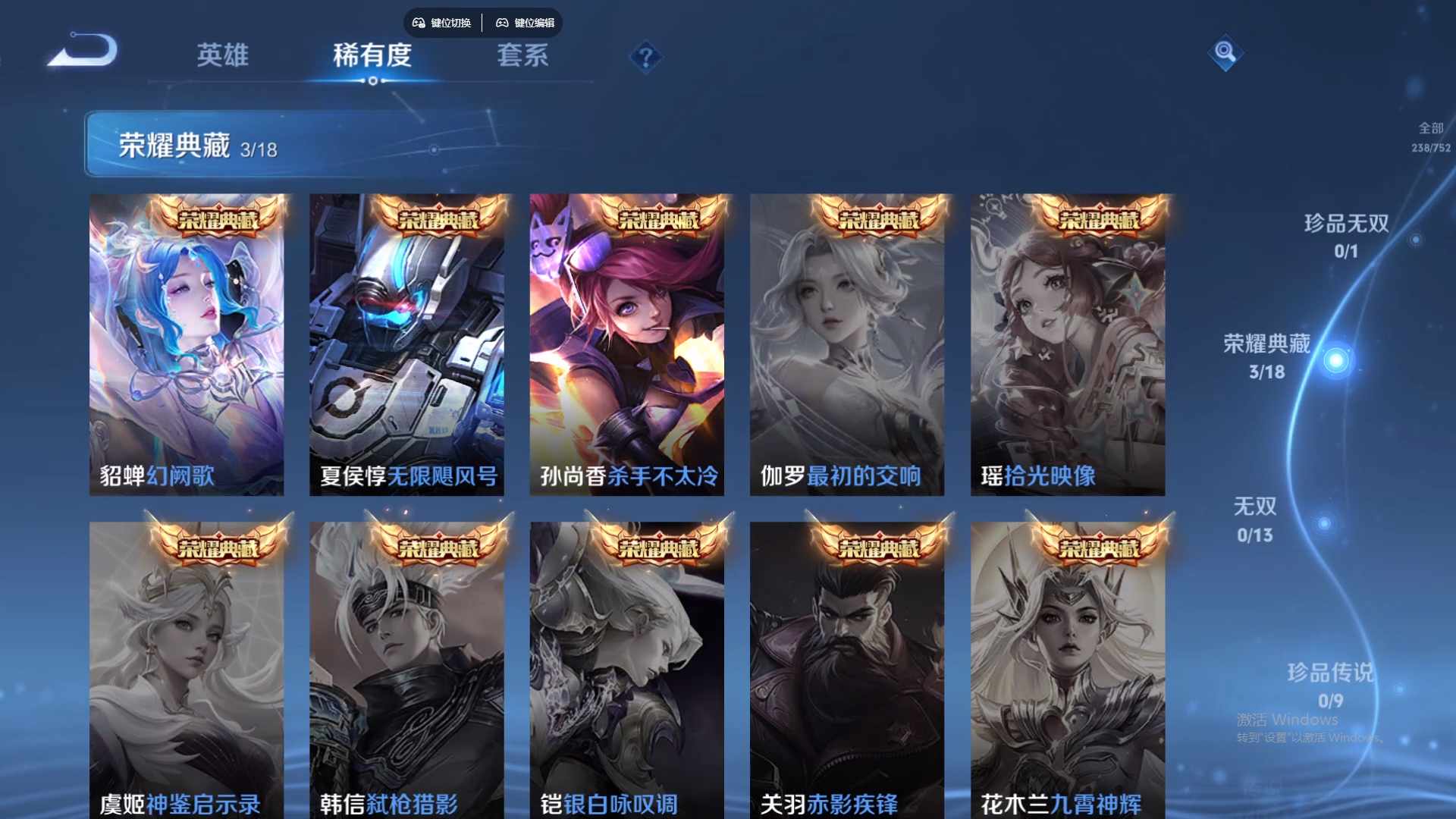Show the 全部 skins filter
Viewport: 1456px width, 819px height.
click(x=1431, y=136)
